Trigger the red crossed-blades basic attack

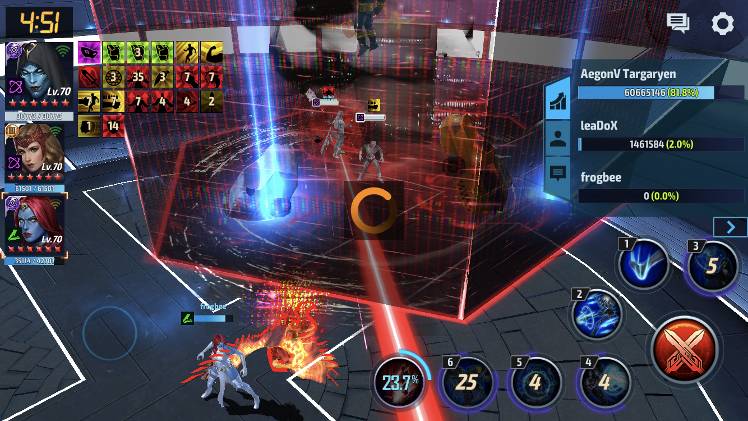point(683,350)
